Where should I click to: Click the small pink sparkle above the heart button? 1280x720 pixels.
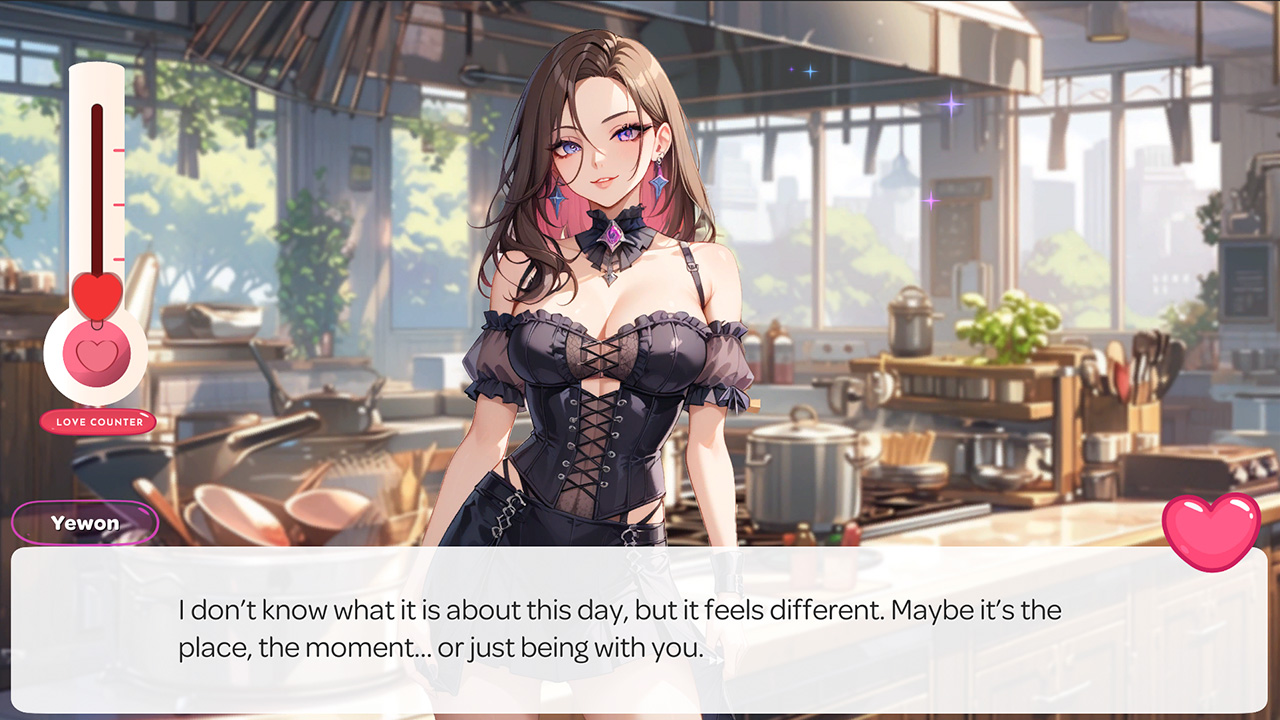931,199
